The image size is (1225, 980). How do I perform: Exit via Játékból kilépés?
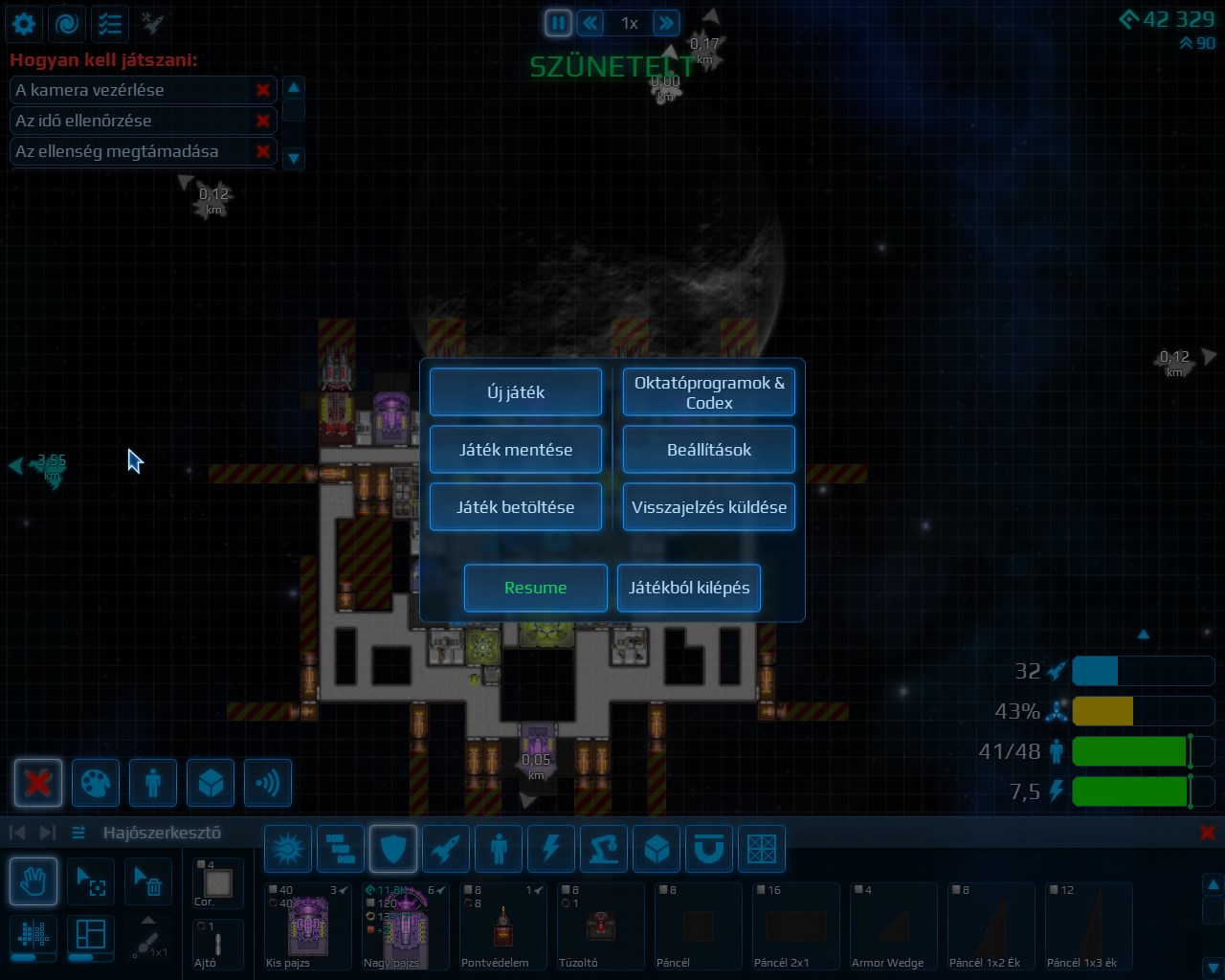coord(689,588)
